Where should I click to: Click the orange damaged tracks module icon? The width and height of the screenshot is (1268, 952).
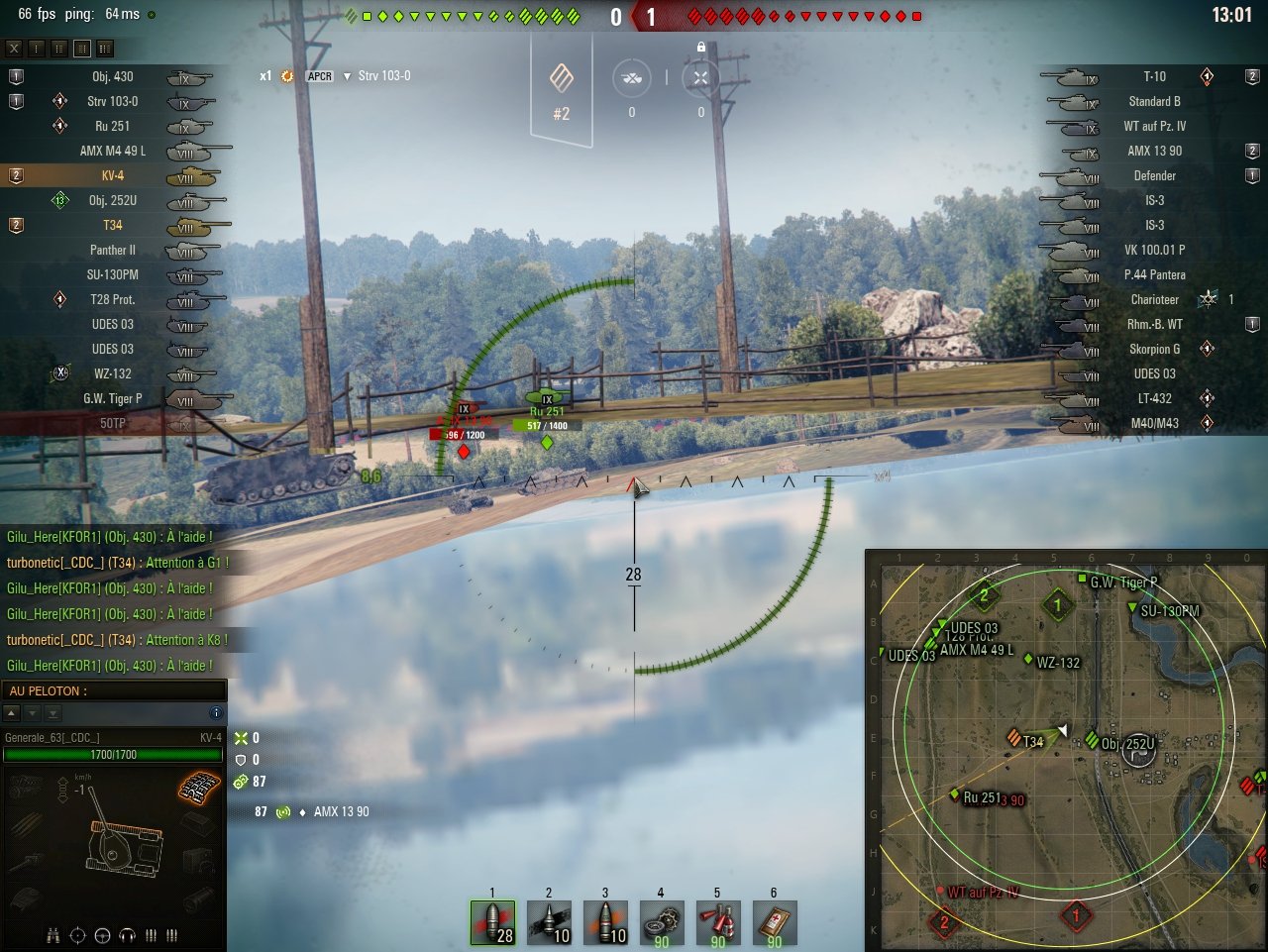tap(201, 788)
